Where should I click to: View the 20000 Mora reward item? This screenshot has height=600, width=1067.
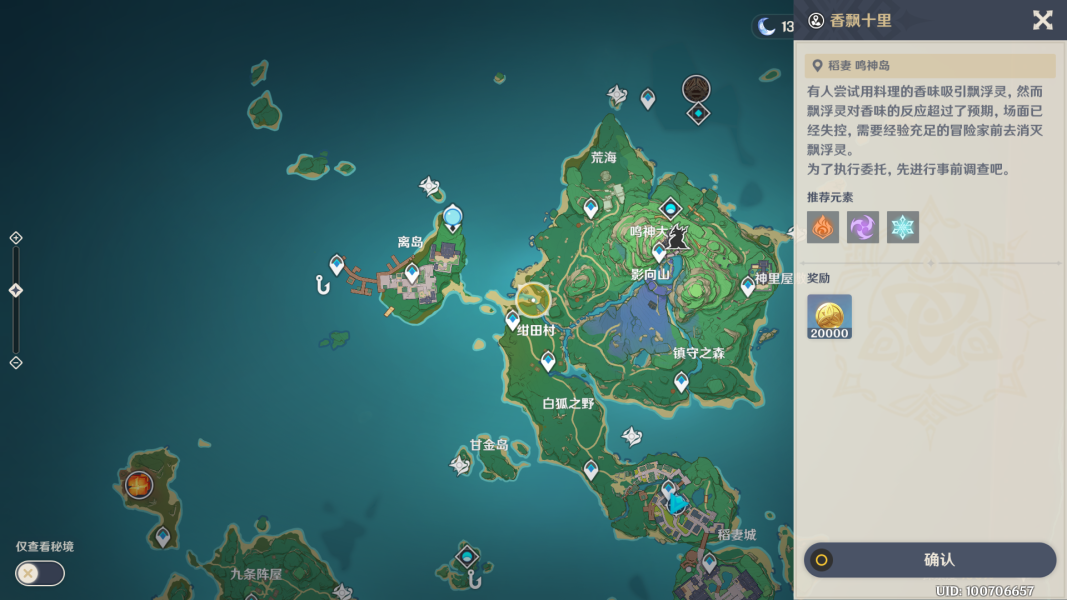[x=830, y=316]
